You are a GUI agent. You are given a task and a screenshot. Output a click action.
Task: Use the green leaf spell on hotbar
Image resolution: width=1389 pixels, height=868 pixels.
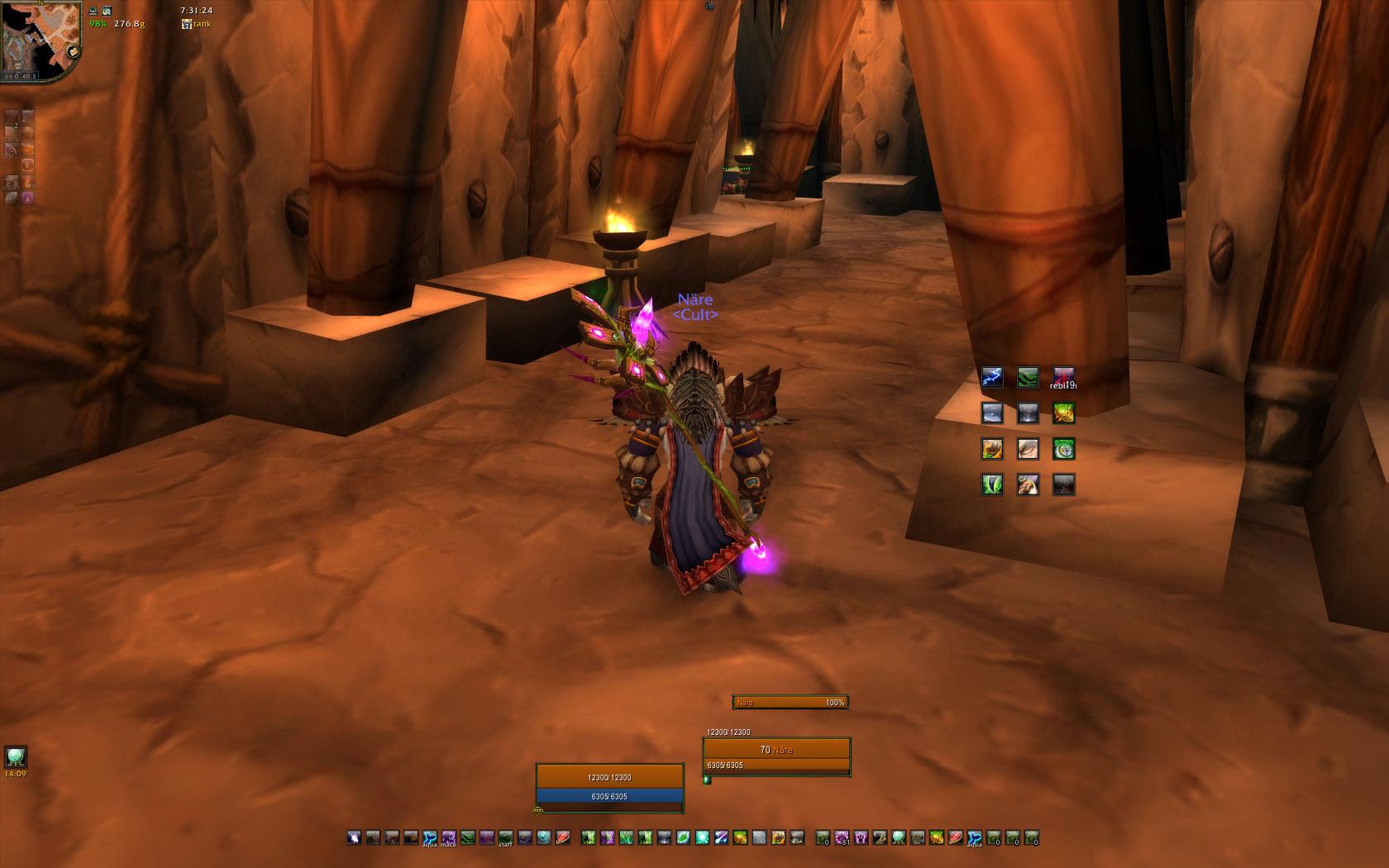coord(684,837)
